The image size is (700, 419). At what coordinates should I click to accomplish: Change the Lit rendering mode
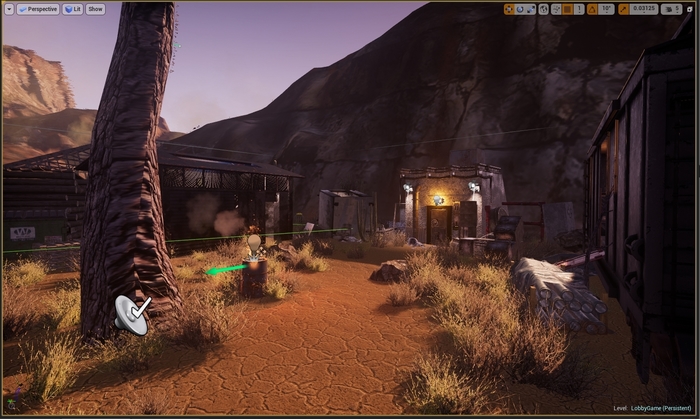(x=73, y=9)
